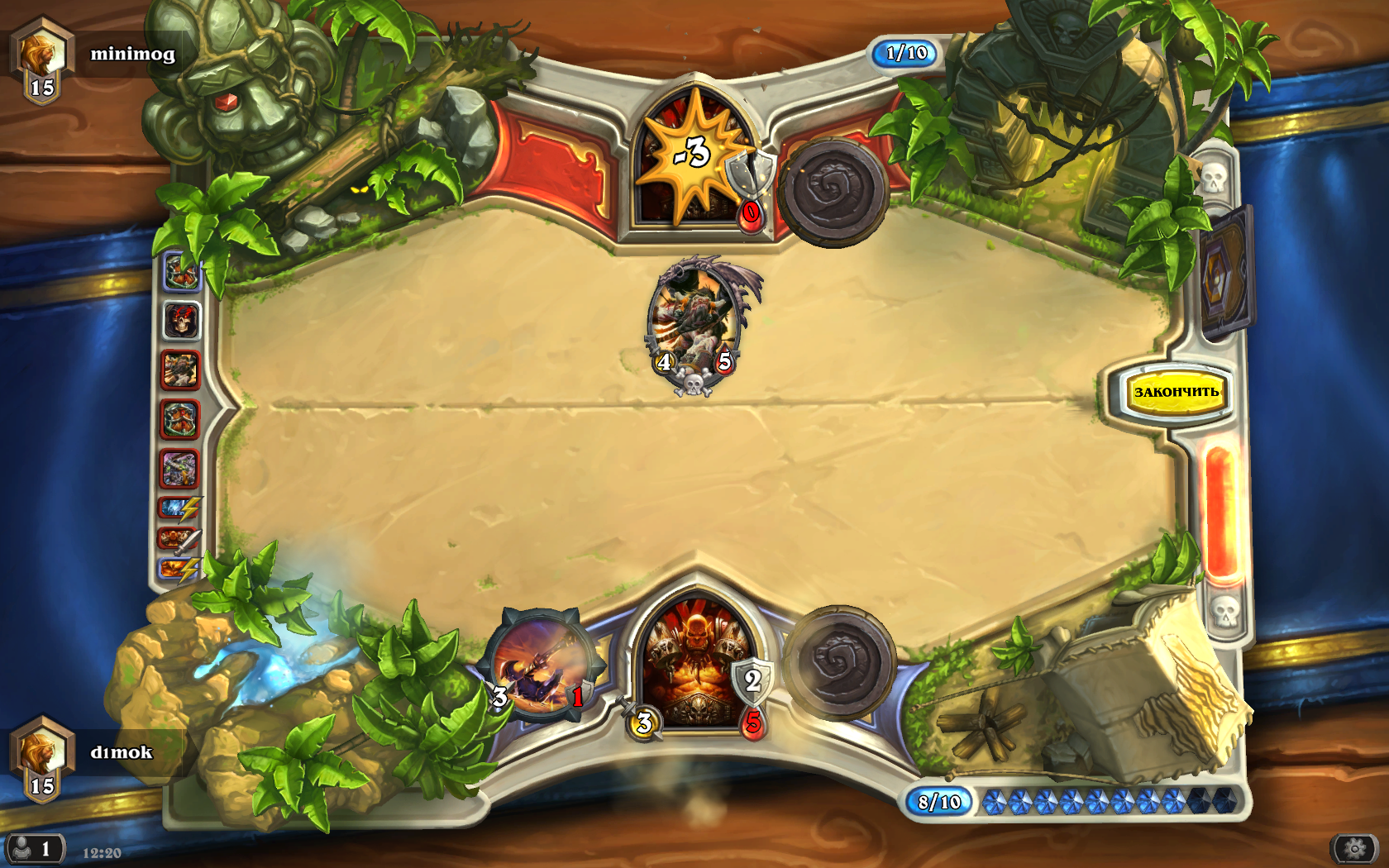The height and width of the screenshot is (868, 1389).
Task: Open the friends list icon
Action: pos(33,849)
